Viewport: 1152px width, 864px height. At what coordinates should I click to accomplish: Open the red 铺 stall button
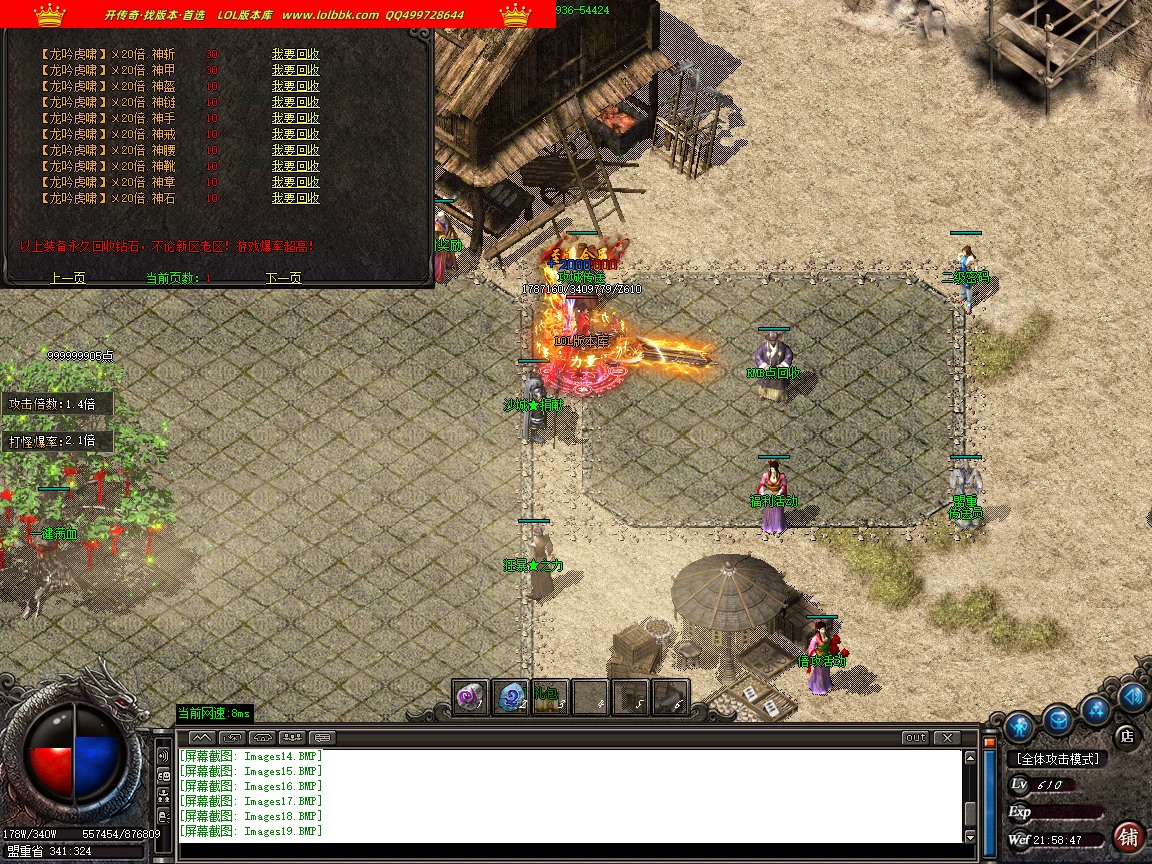[1129, 836]
